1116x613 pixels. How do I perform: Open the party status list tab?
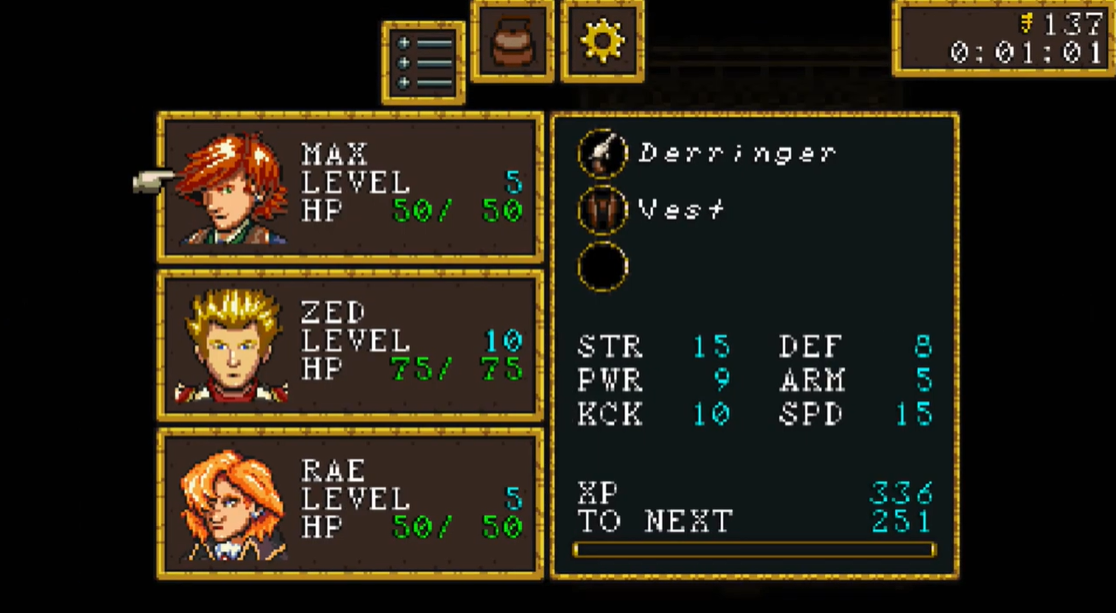423,63
